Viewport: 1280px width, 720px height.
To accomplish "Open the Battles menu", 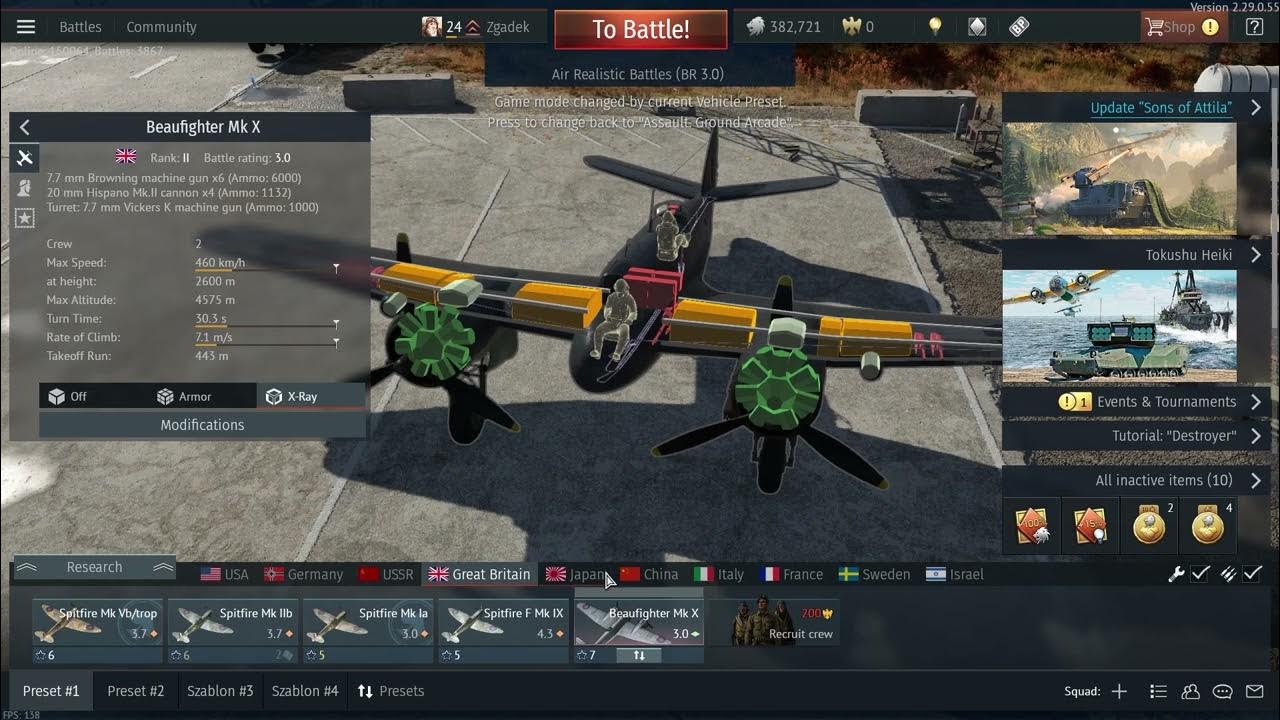I will click(x=80, y=27).
